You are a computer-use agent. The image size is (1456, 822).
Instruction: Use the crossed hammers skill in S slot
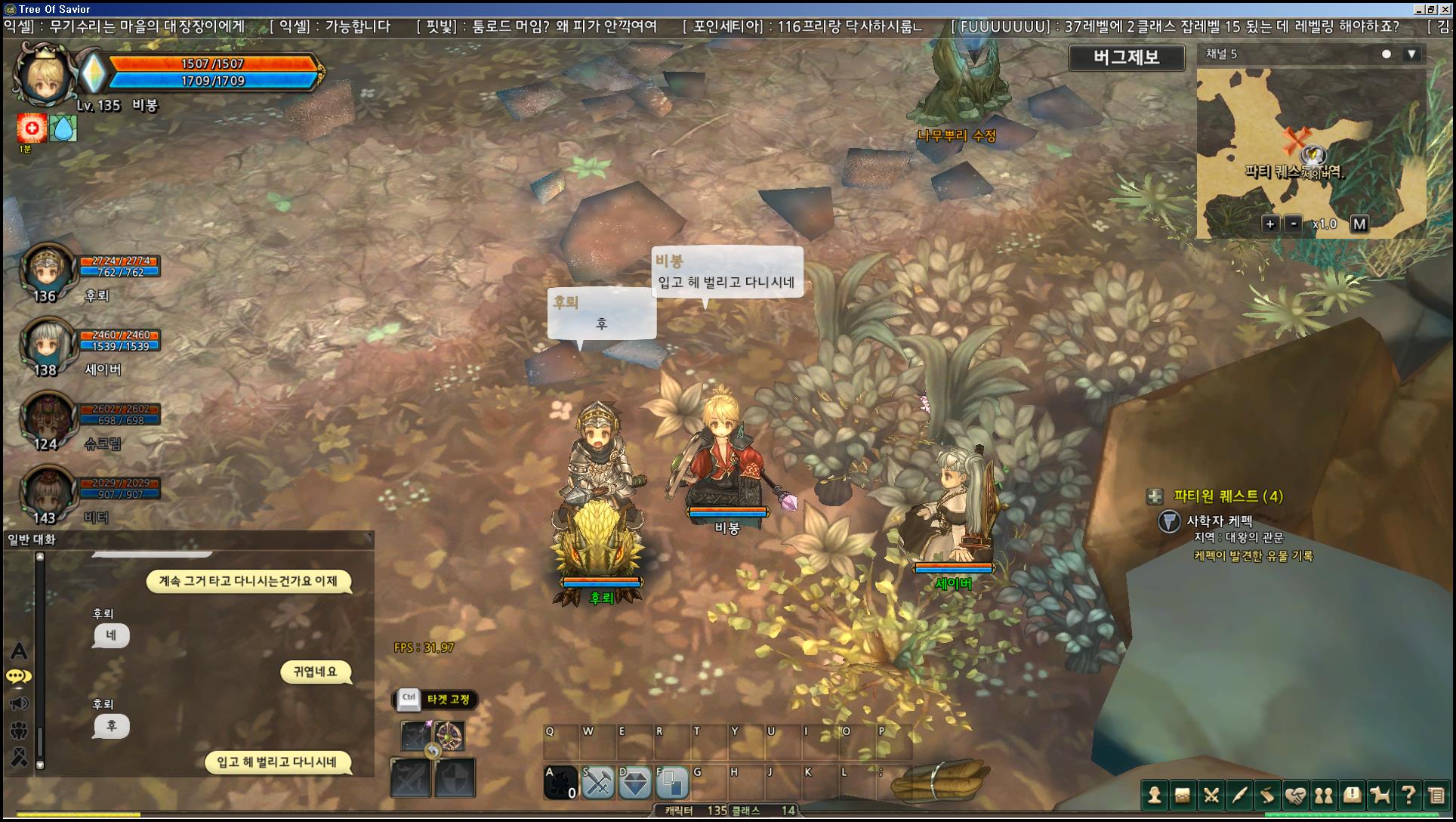pyautogui.click(x=598, y=783)
